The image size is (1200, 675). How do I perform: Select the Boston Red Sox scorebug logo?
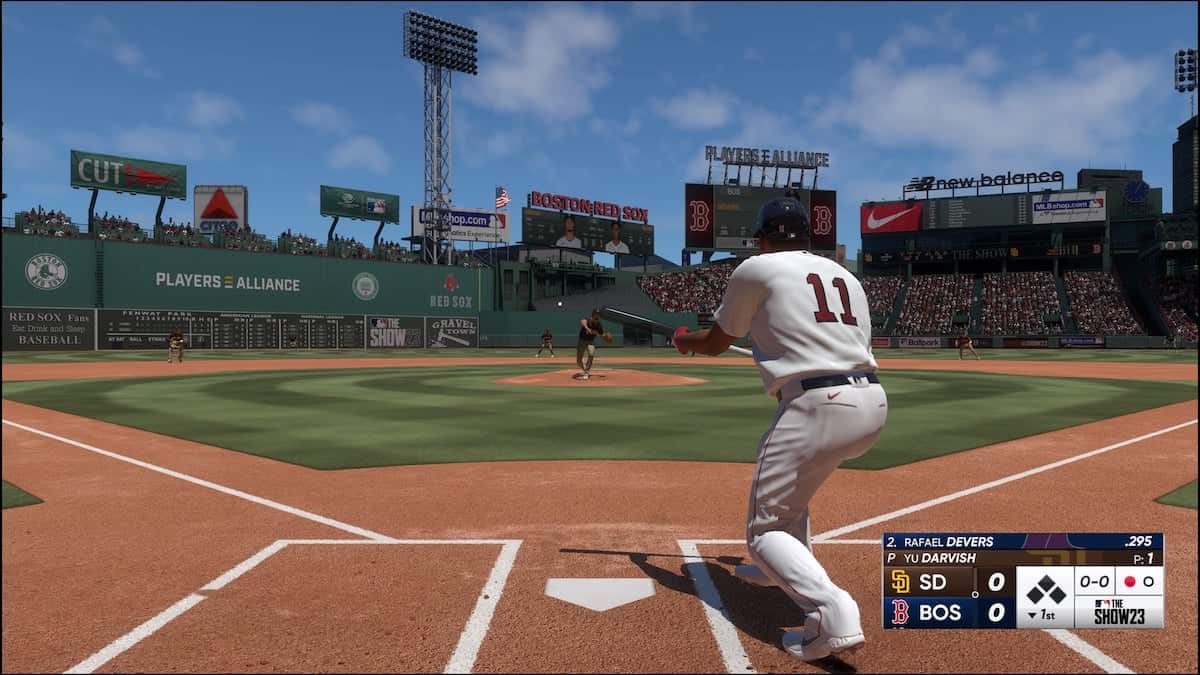[x=900, y=612]
